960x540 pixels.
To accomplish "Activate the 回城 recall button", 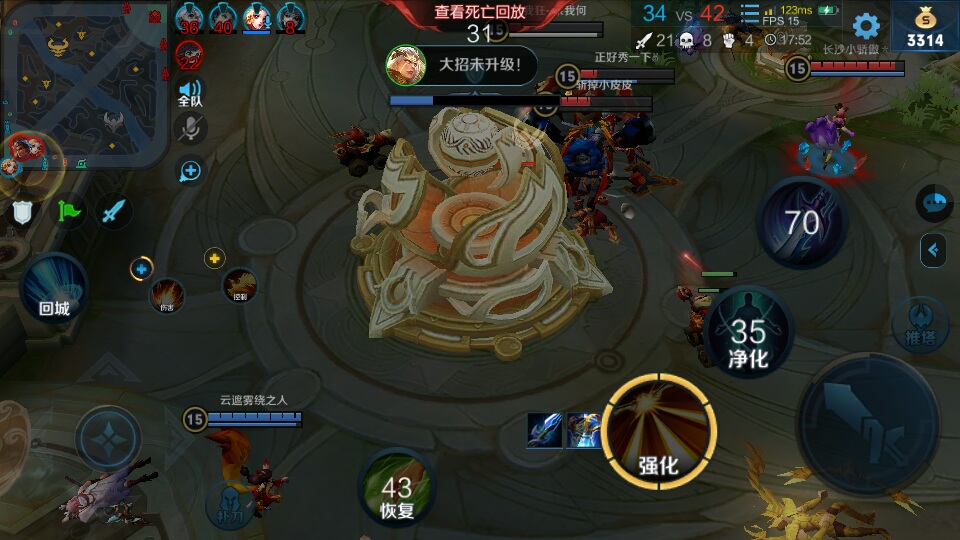I will click(54, 286).
